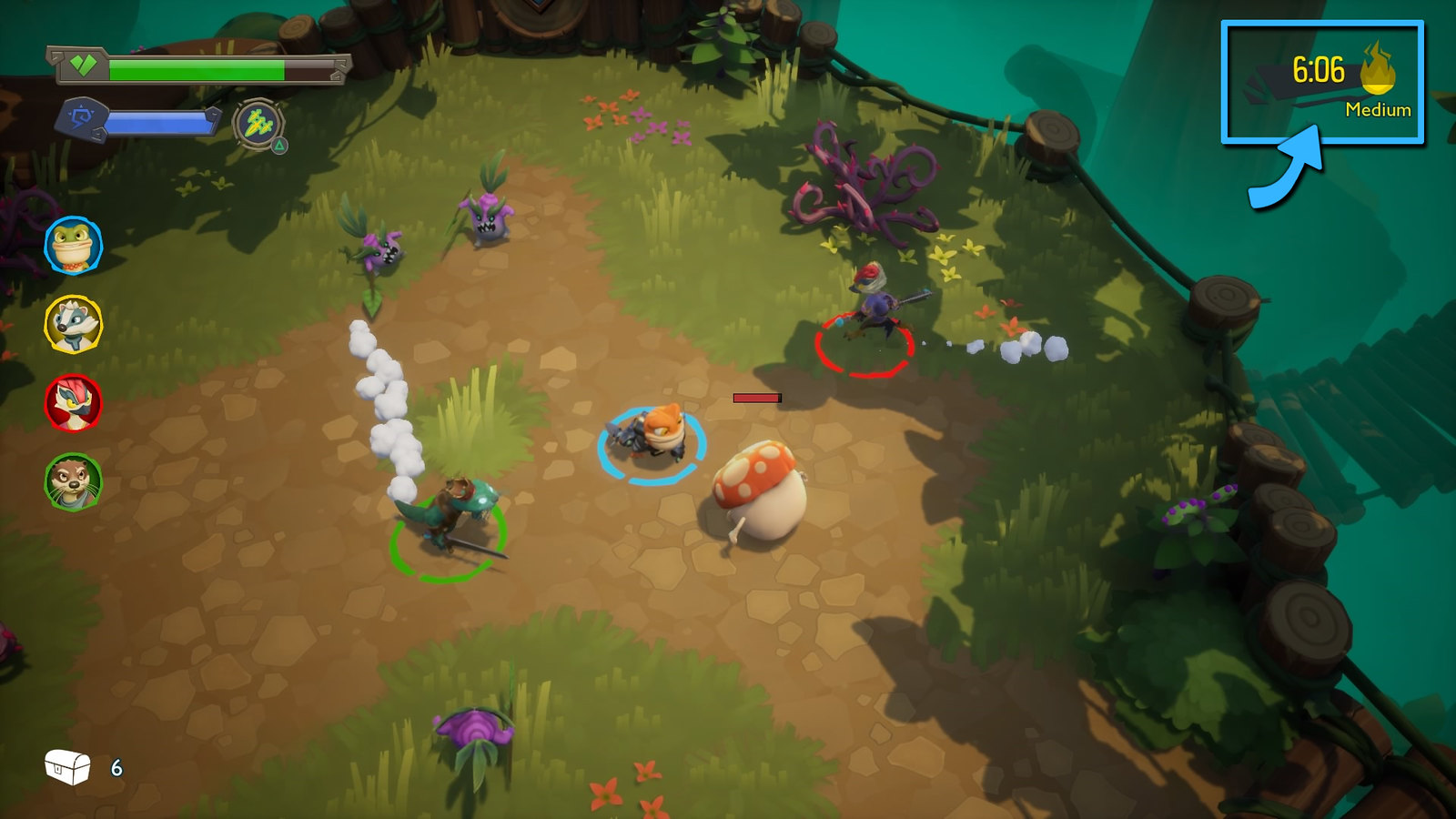Pick the otter player portrait
Viewport: 1456px width, 819px height.
(x=73, y=481)
